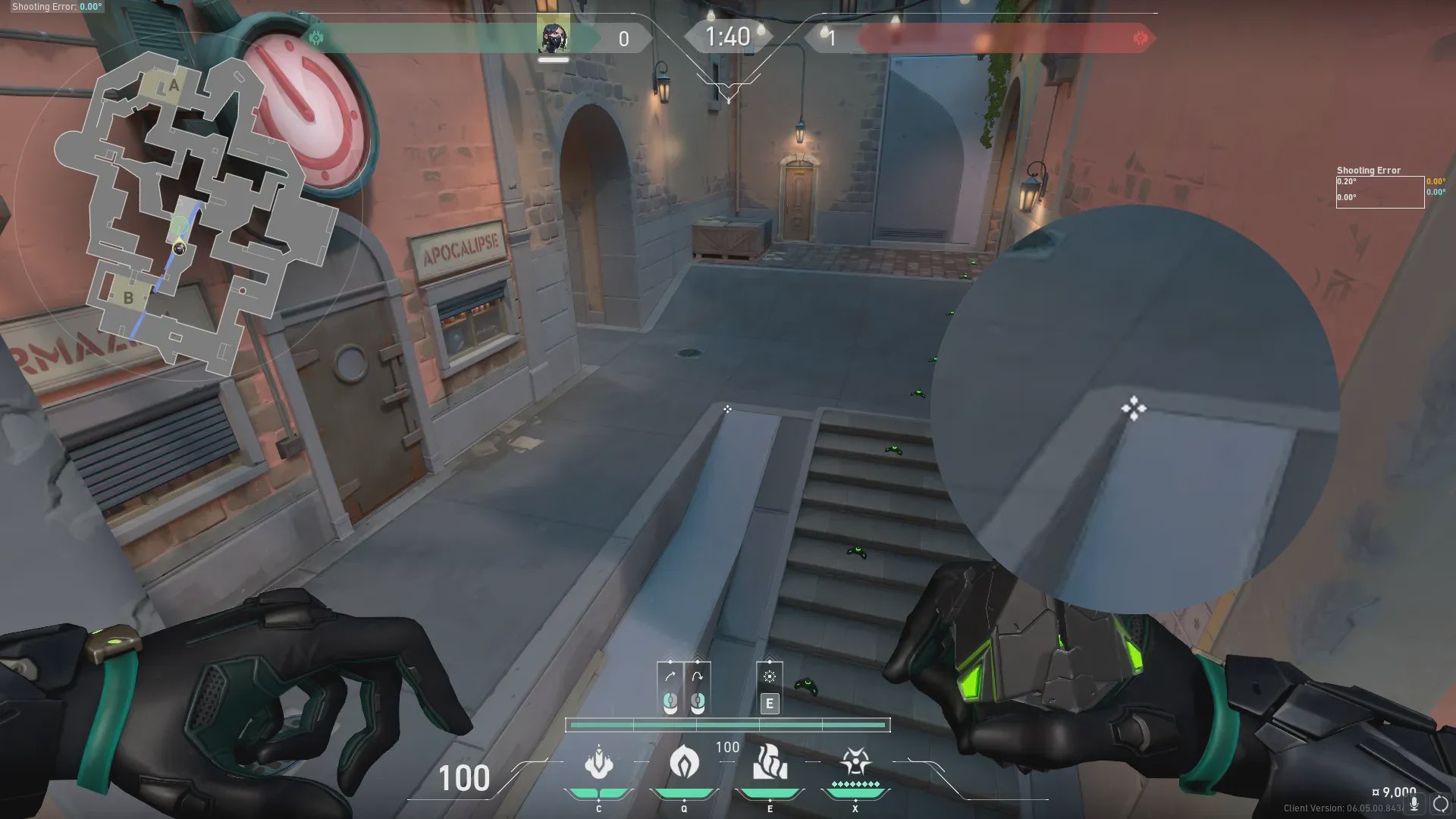This screenshot has height=819, width=1456.
Task: Click the curved-lob throw mode icon
Action: 698,676
